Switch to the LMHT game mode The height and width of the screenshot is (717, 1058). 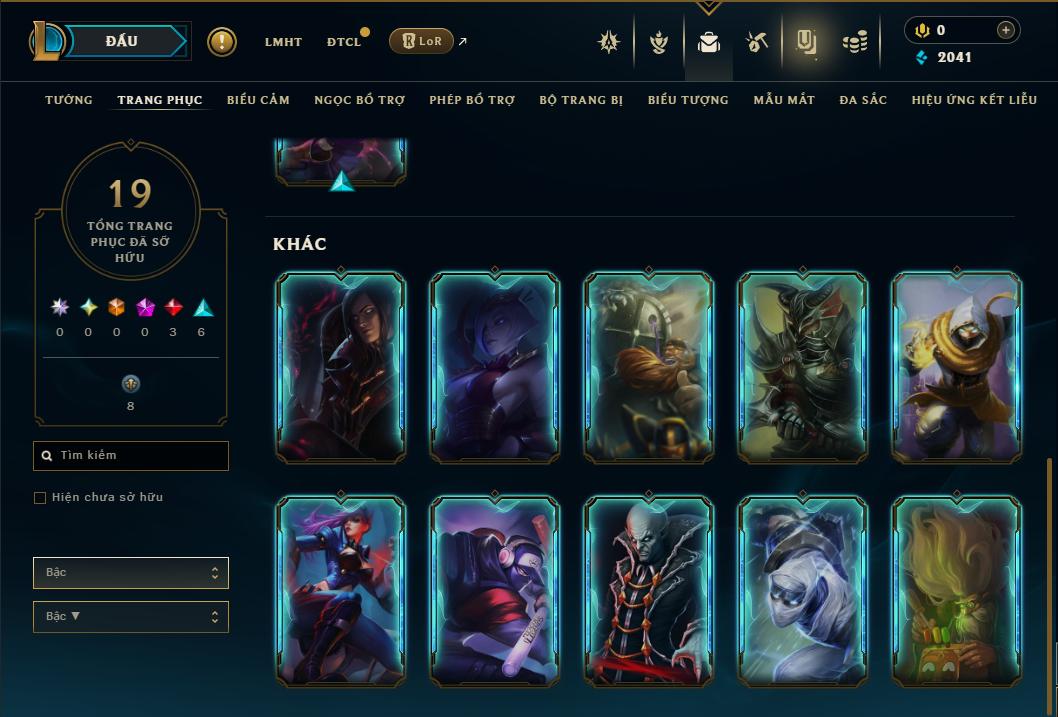[x=283, y=42]
